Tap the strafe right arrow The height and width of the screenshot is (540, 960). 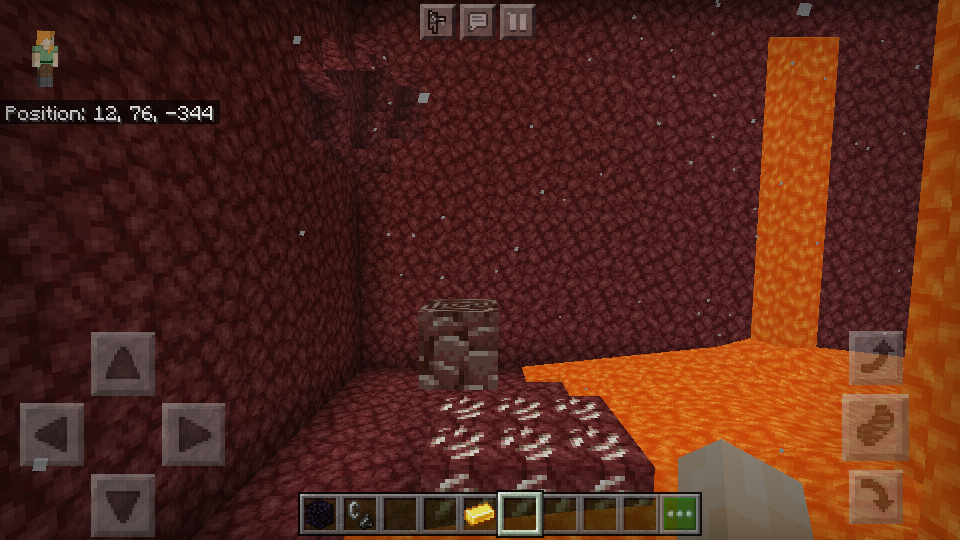193,434
